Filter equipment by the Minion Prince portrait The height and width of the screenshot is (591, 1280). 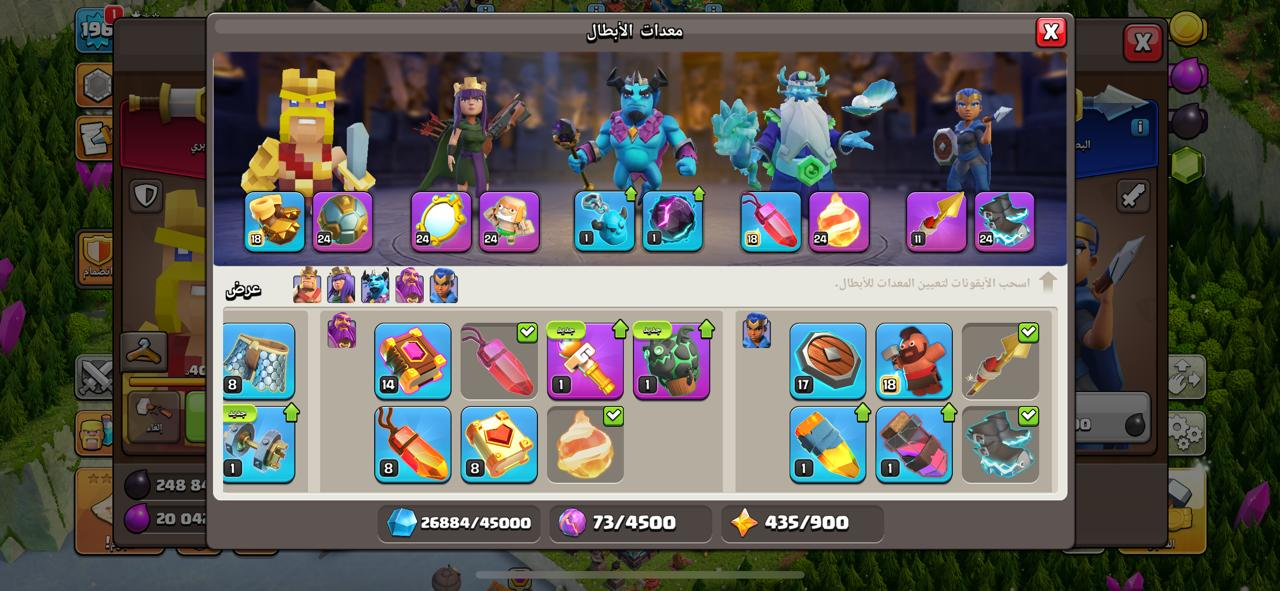click(x=375, y=287)
